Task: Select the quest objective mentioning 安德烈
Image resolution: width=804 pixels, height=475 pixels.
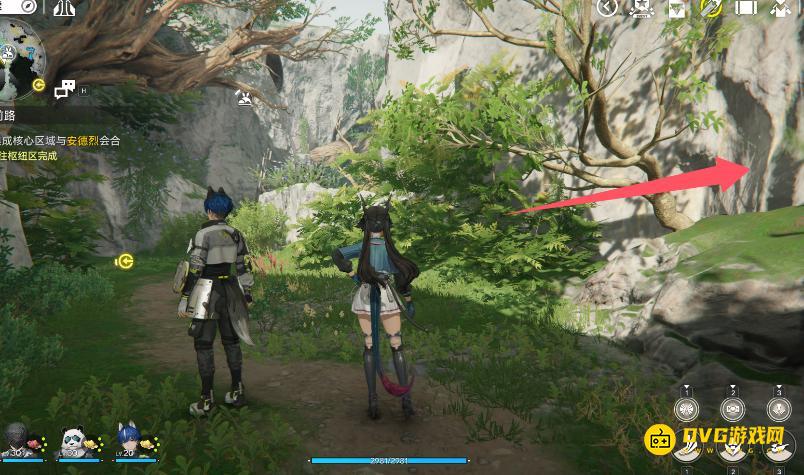Action: coord(62,141)
